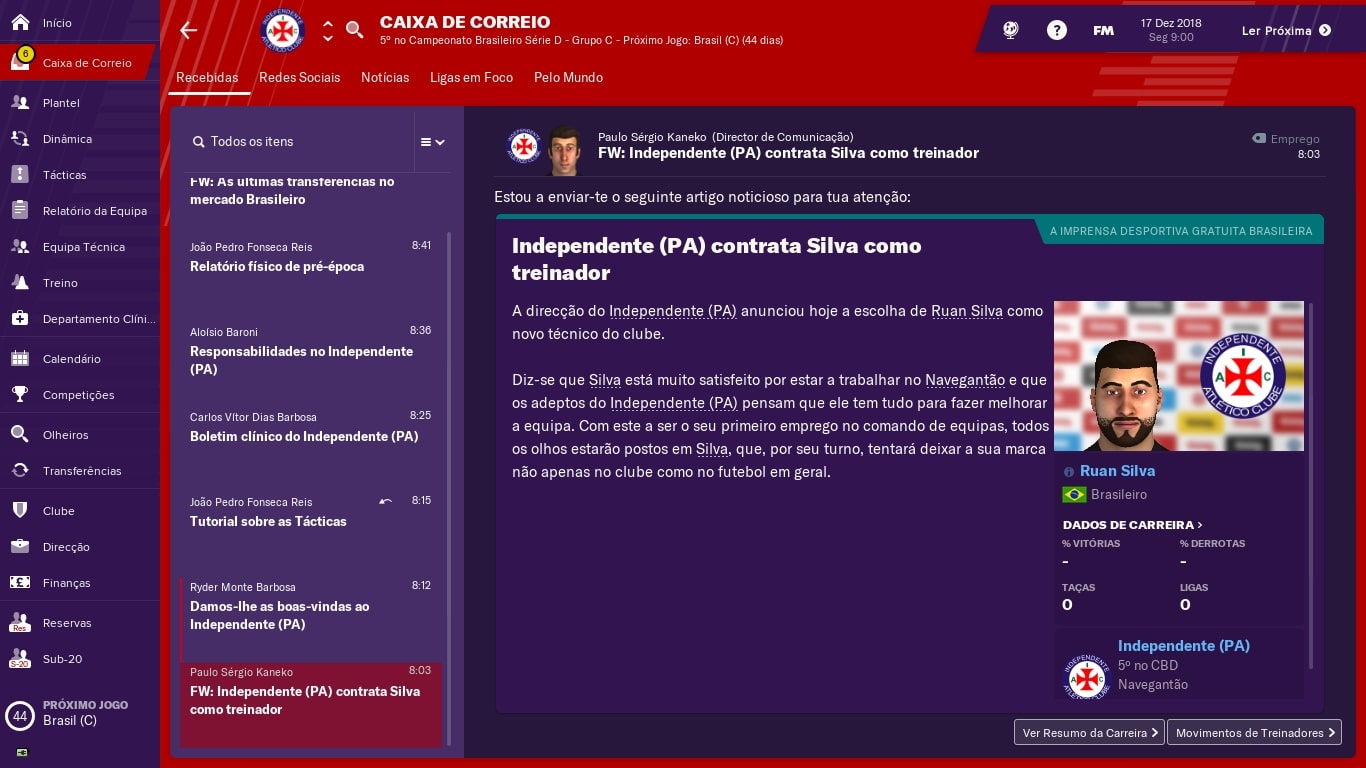Open the Olheiros scouting magnifier icon
The width and height of the screenshot is (1366, 768).
point(21,435)
